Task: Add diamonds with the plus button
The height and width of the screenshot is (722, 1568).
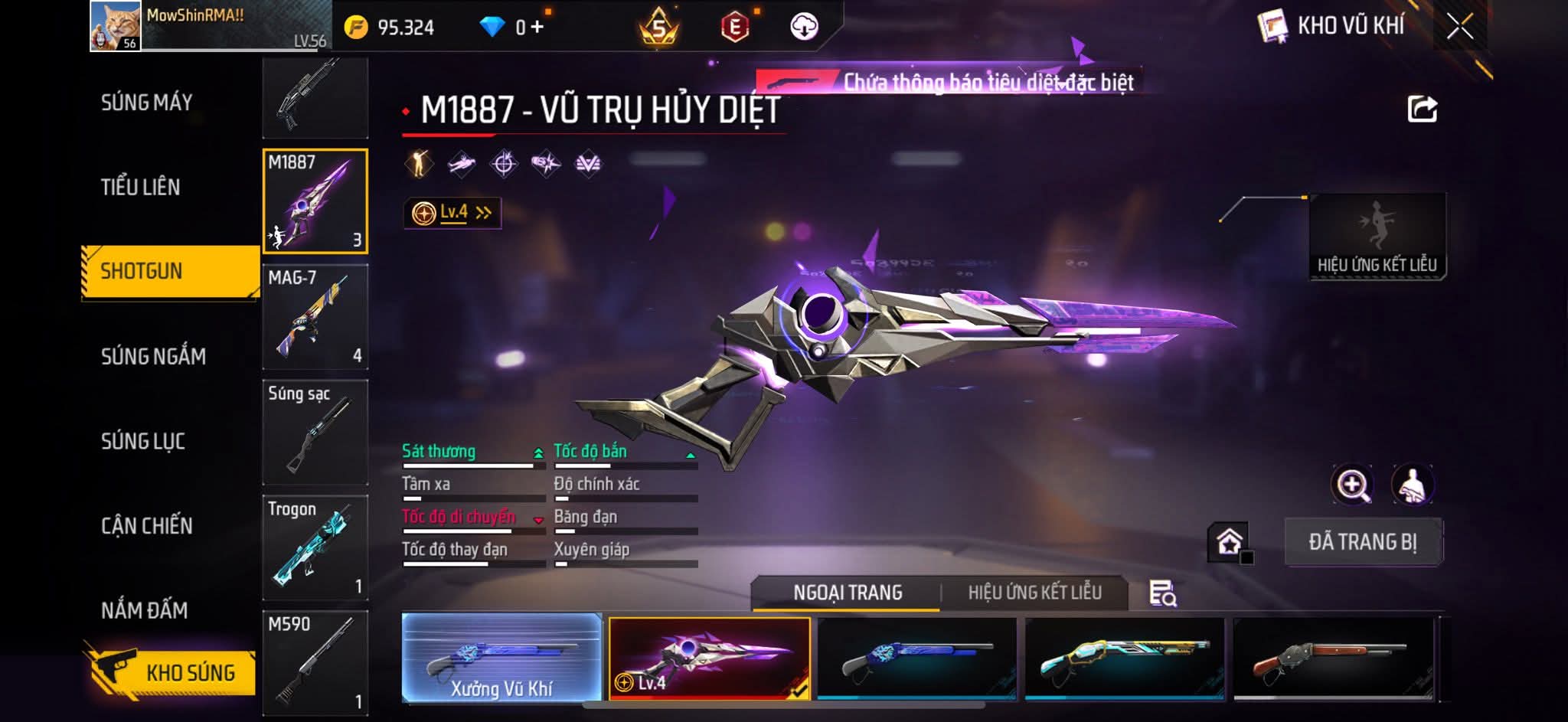Action: [x=537, y=28]
